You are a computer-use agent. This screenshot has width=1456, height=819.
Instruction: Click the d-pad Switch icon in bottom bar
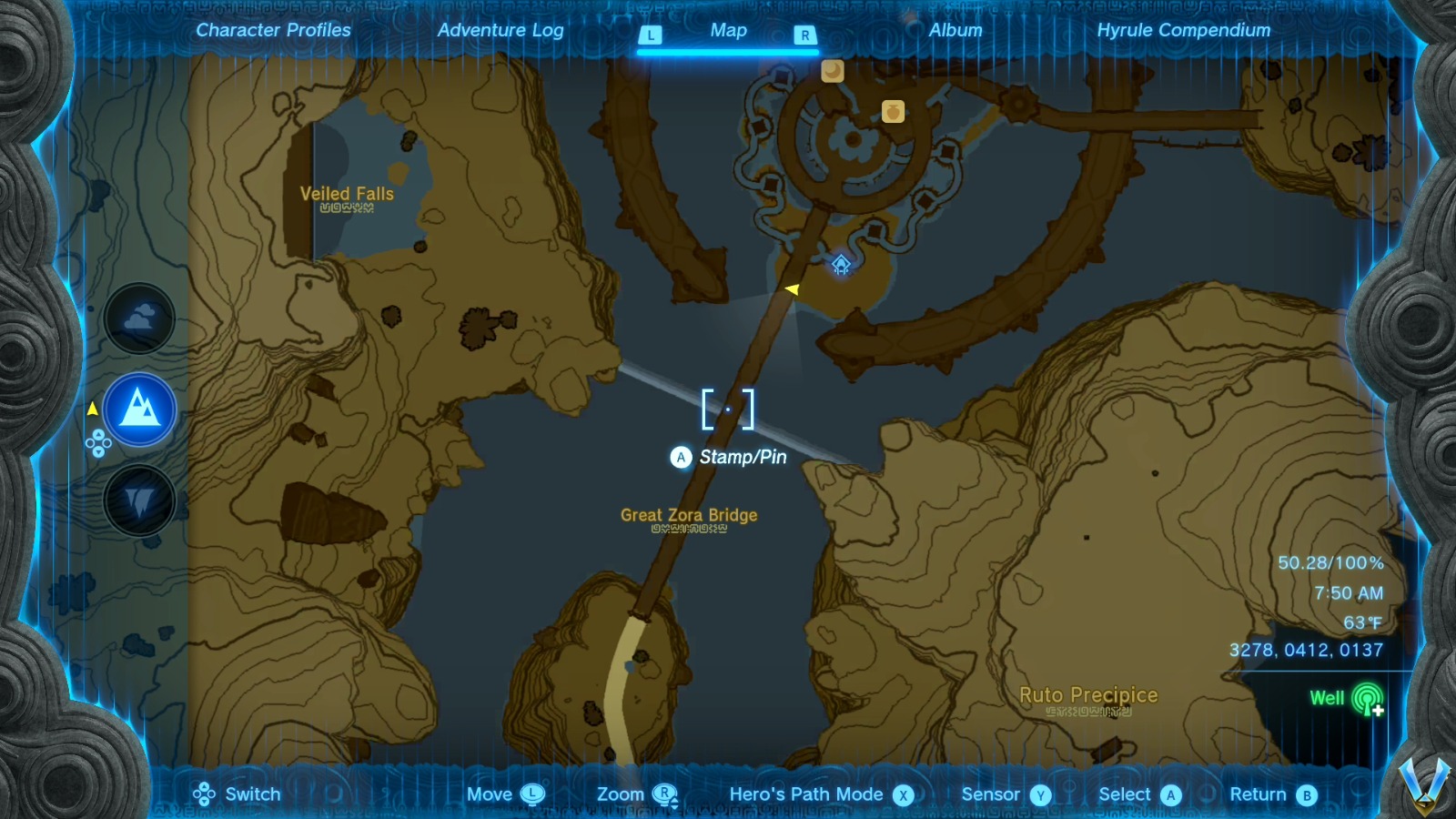pos(205,794)
